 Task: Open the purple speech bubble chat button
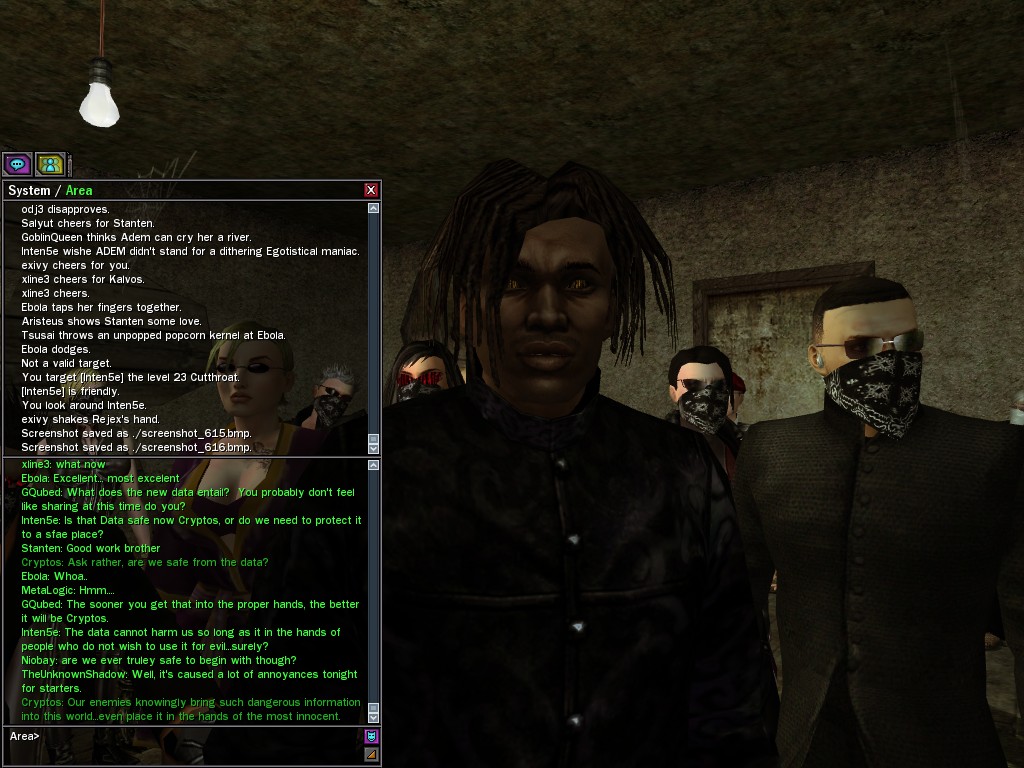(17, 164)
